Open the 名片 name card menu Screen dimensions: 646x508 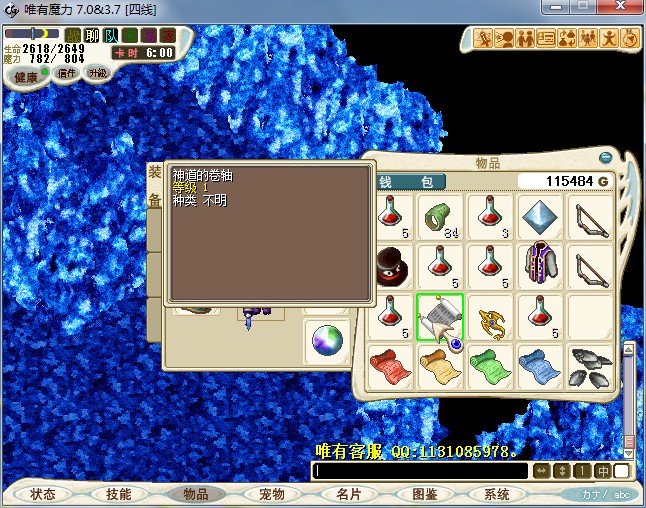(348, 494)
